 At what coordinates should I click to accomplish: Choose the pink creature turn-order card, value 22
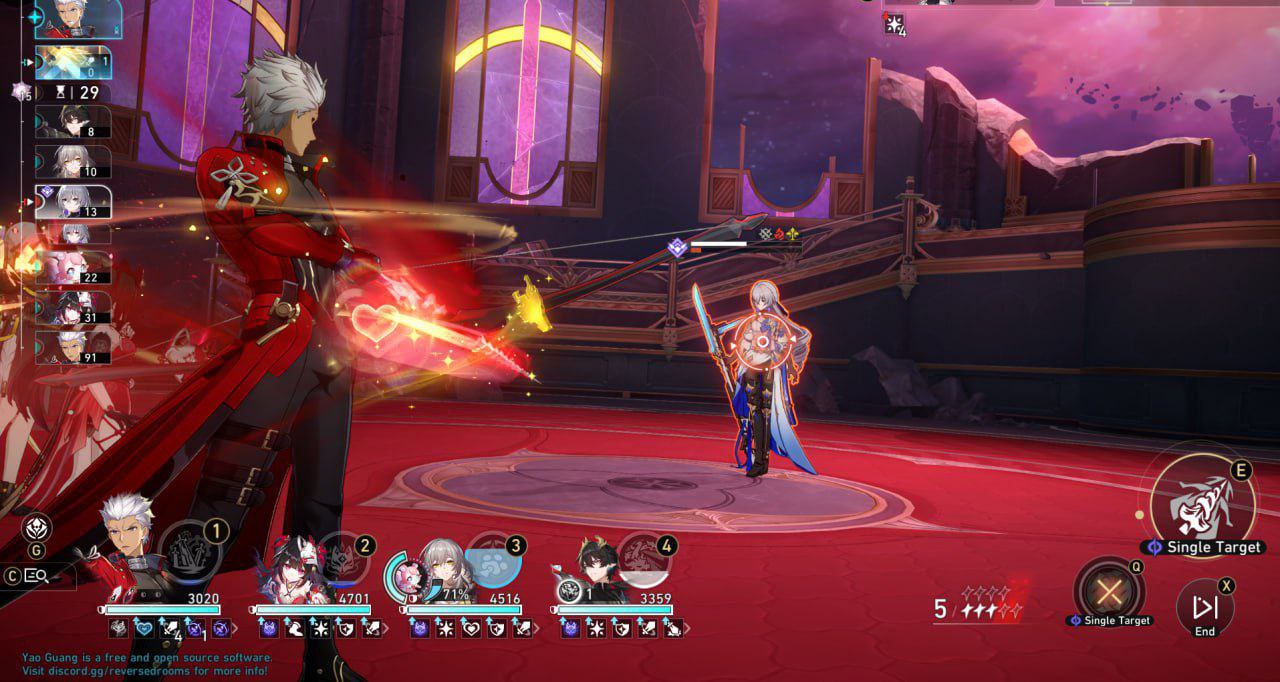(x=73, y=267)
